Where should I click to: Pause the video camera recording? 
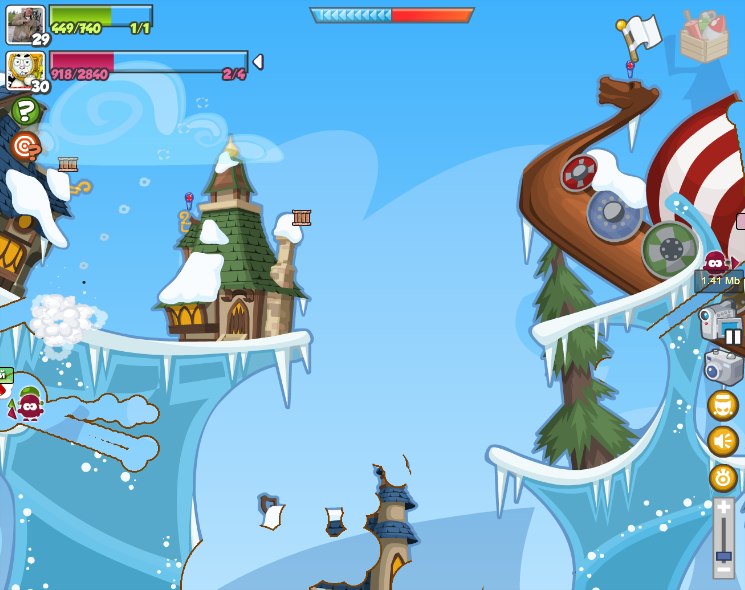pyautogui.click(x=733, y=336)
